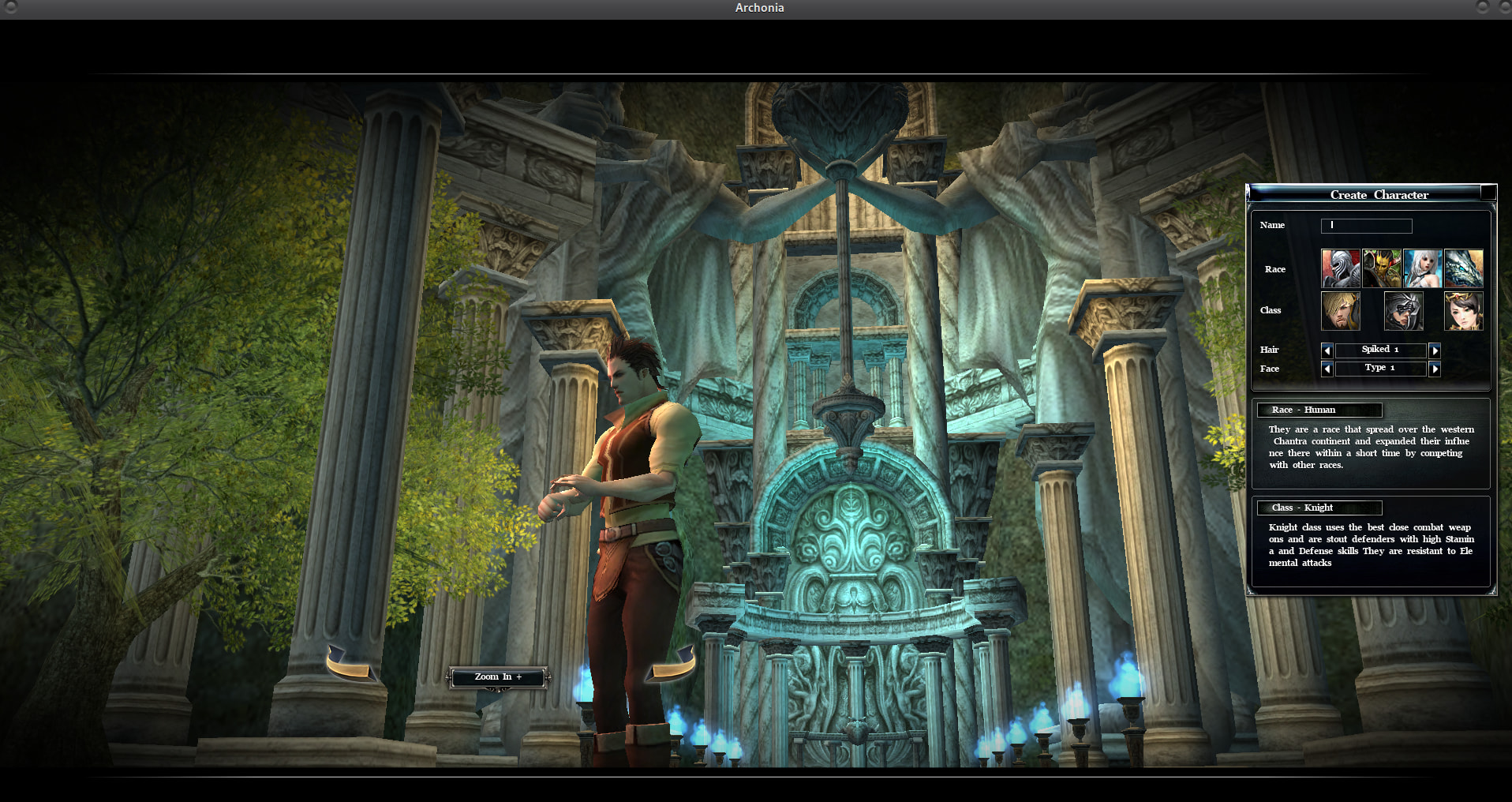Viewport: 1512px width, 802px height.
Task: Choose the blond bearded man class portrait
Action: (1340, 310)
